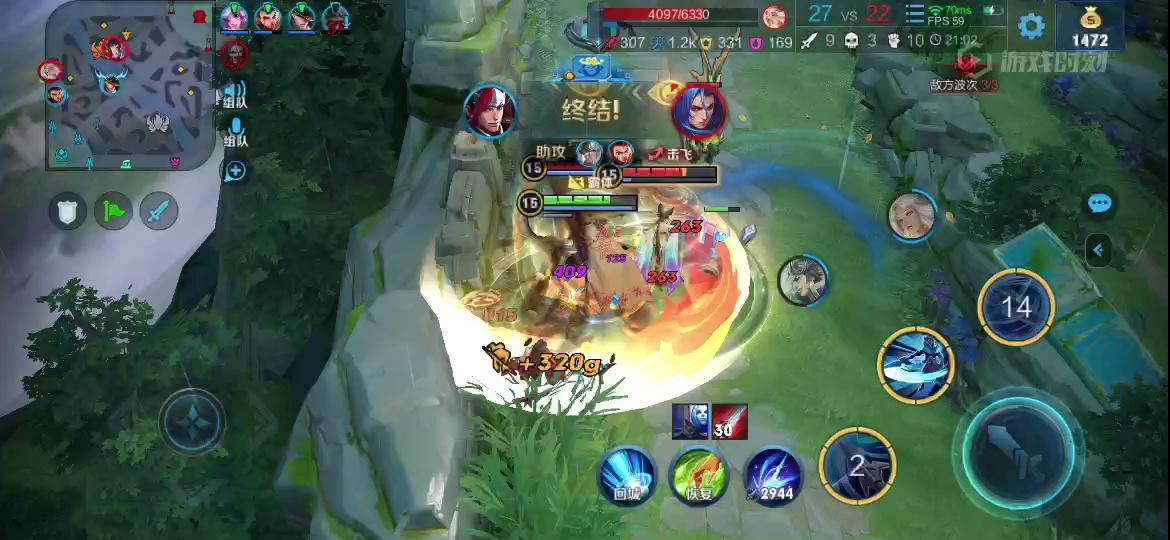Activate the 恢复 restore ability

699,473
